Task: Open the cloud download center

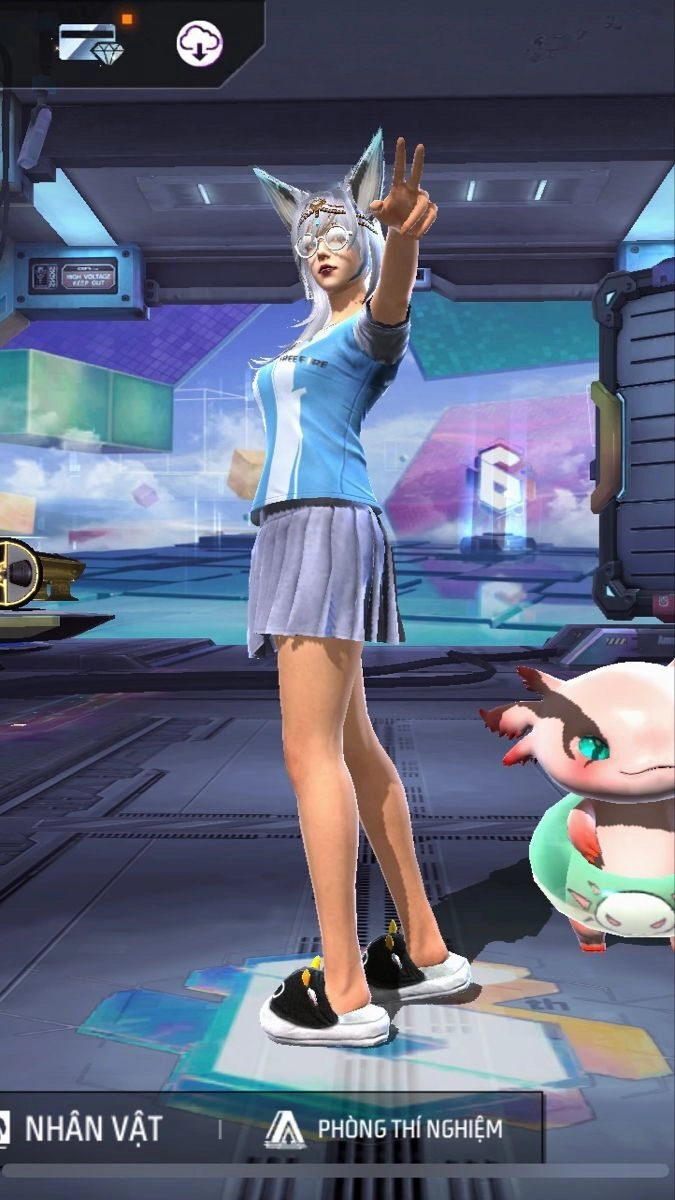Action: pyautogui.click(x=199, y=43)
